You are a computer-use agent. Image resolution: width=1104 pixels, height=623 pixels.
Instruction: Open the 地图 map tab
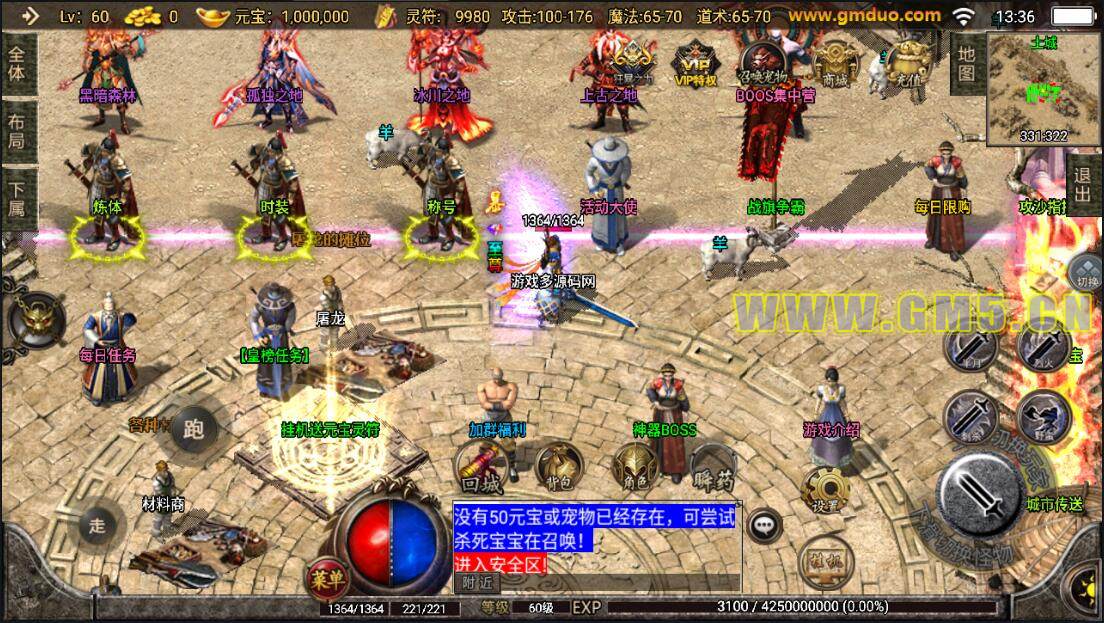tap(965, 62)
